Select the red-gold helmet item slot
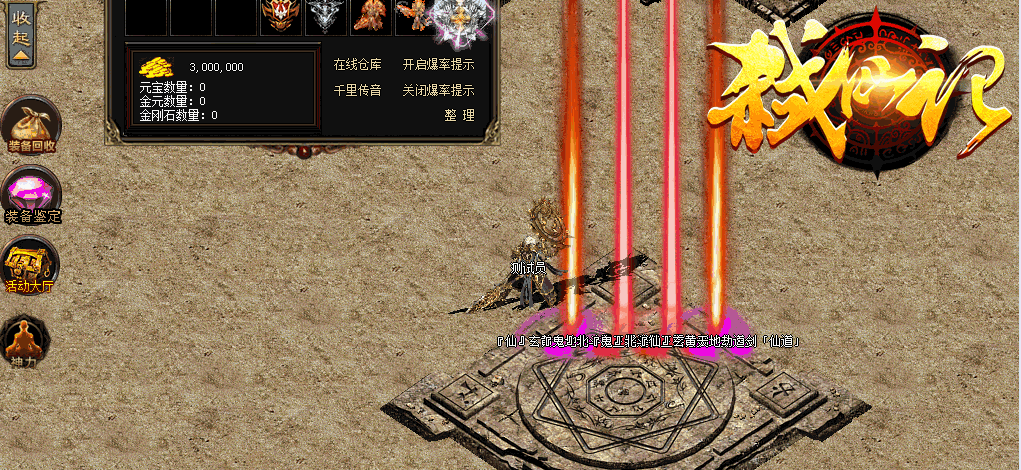Viewport: 1021px width, 470px height. point(281,17)
